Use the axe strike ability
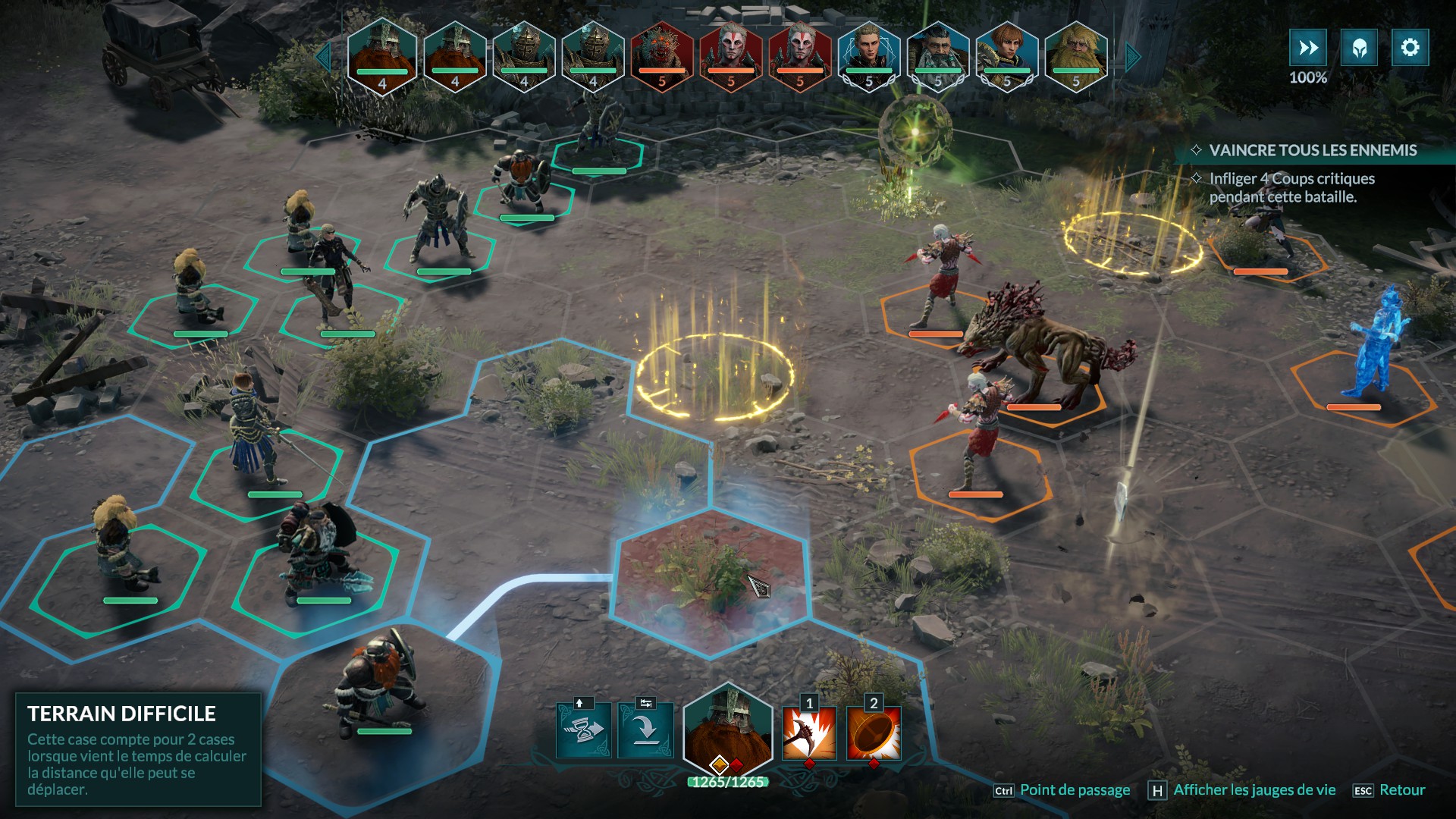Viewport: 1456px width, 819px height. click(809, 733)
